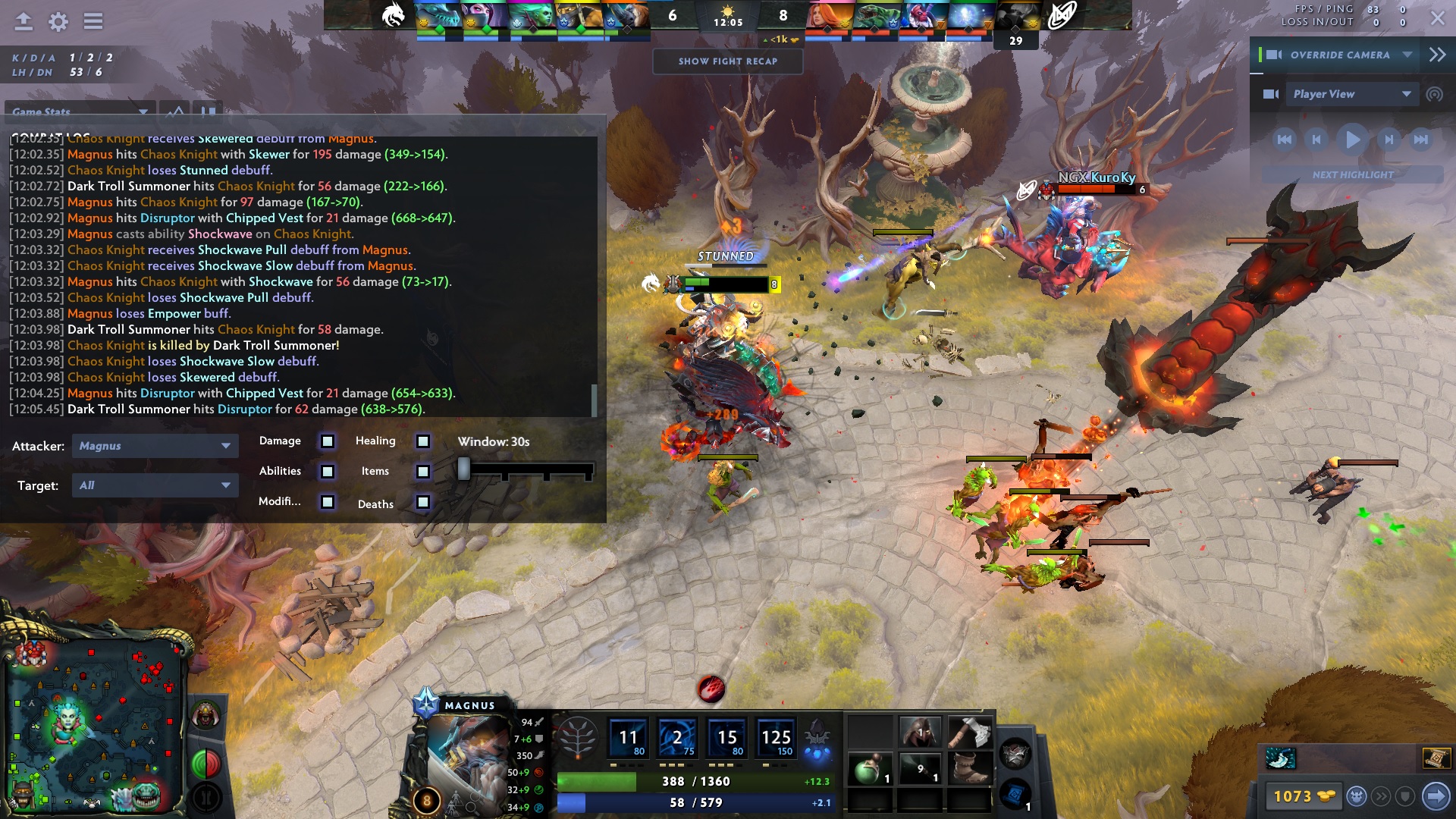Click the Next Highlight control
Image resolution: width=1456 pixels, height=819 pixels.
click(x=1353, y=174)
